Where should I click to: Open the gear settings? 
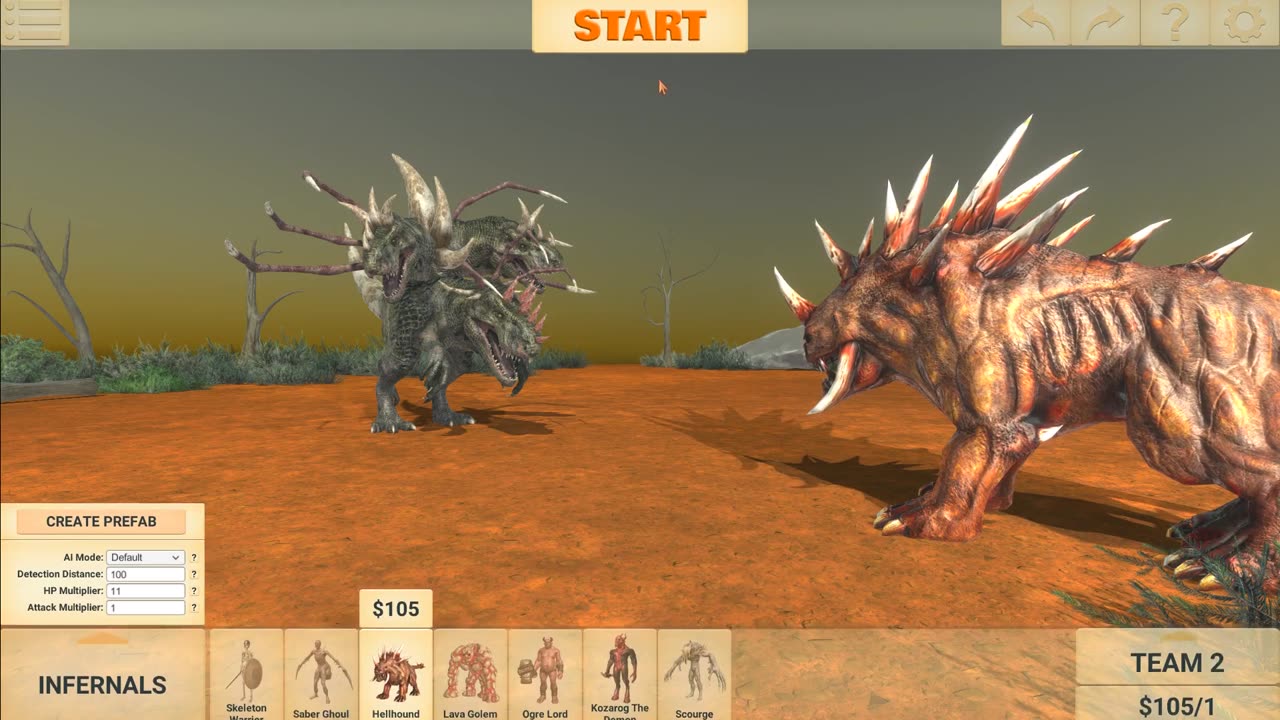coord(1244,22)
